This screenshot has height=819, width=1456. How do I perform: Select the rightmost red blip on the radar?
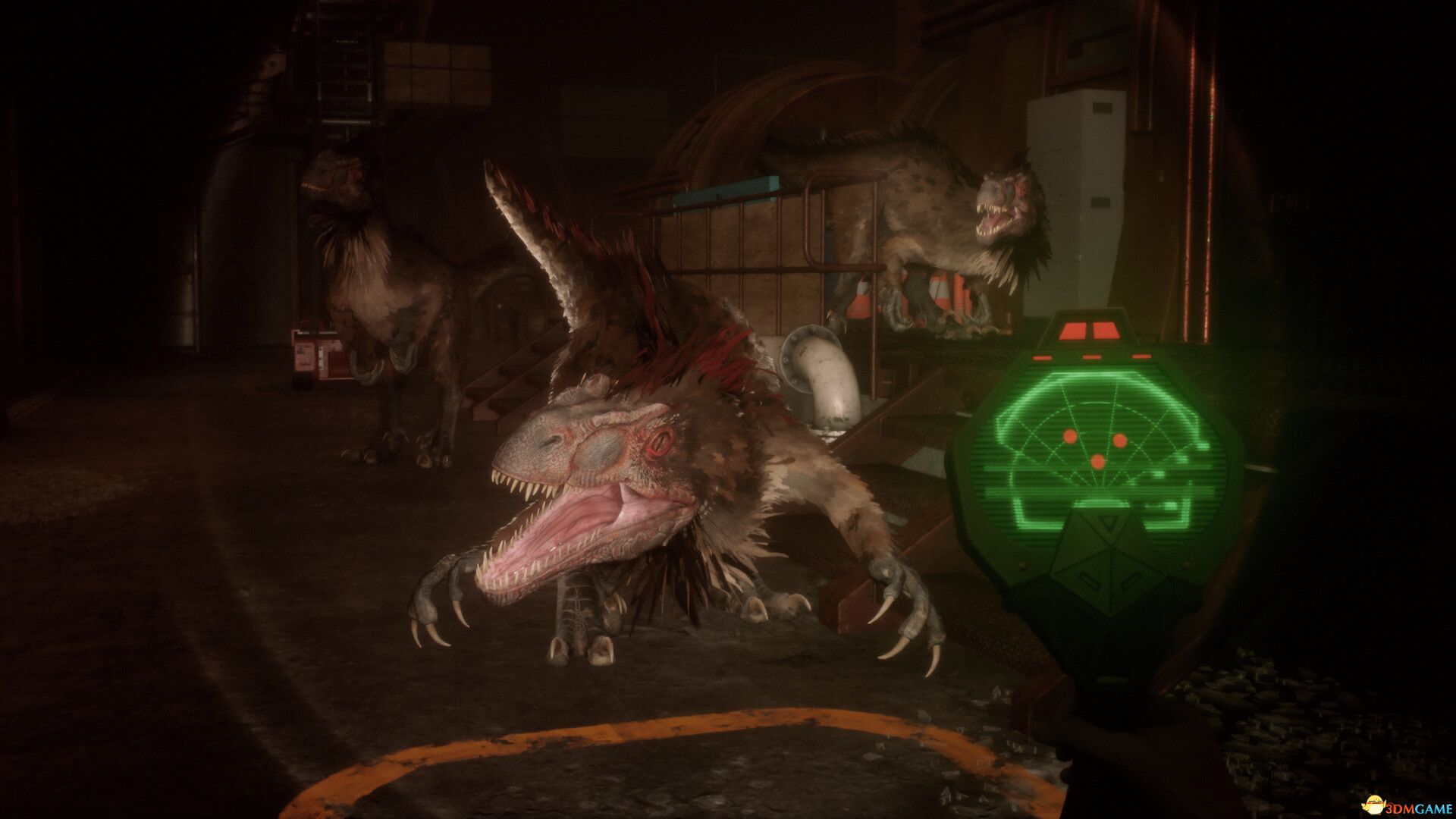1119,441
